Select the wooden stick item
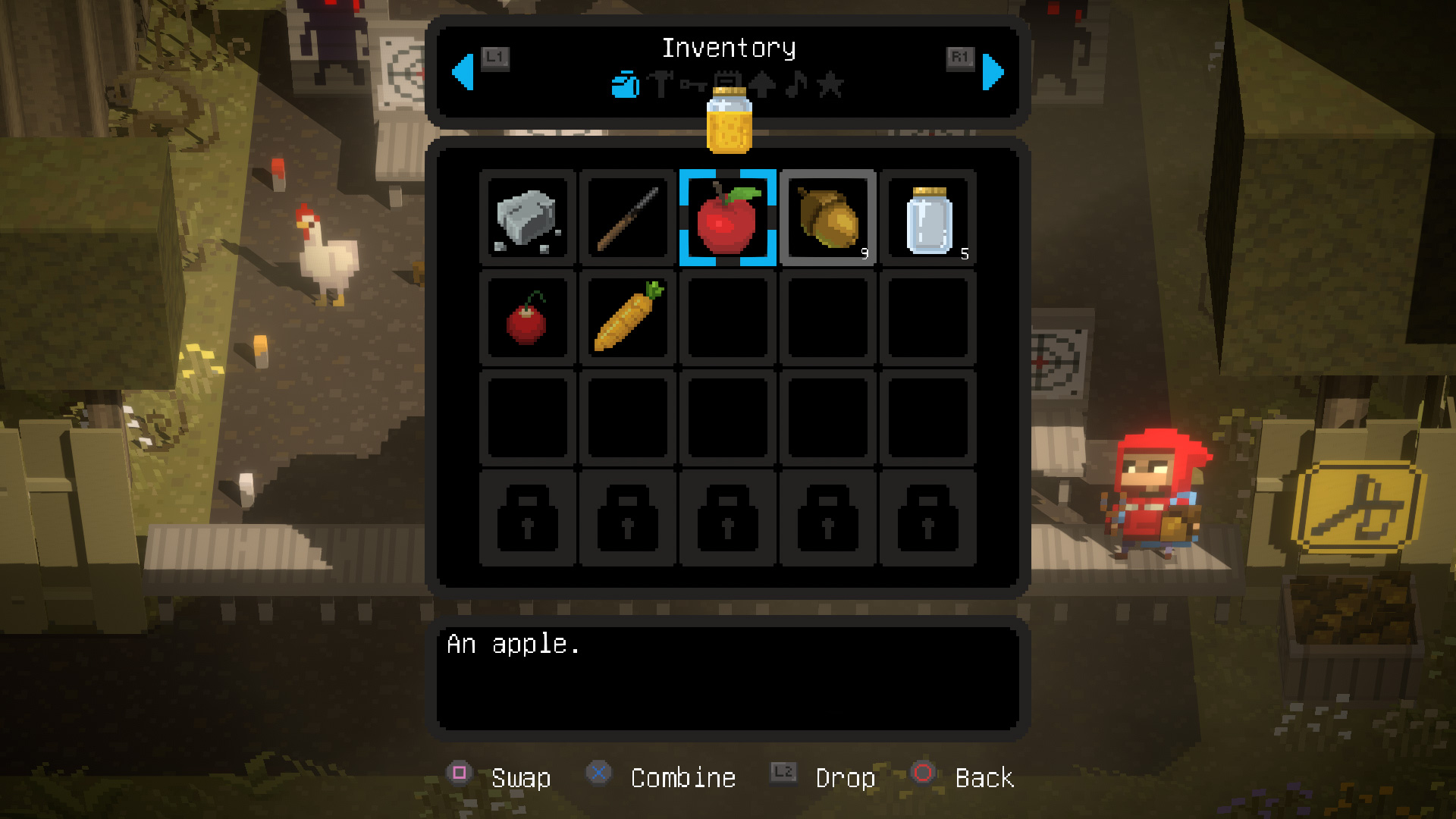Image resolution: width=1456 pixels, height=819 pixels. pyautogui.click(x=627, y=218)
